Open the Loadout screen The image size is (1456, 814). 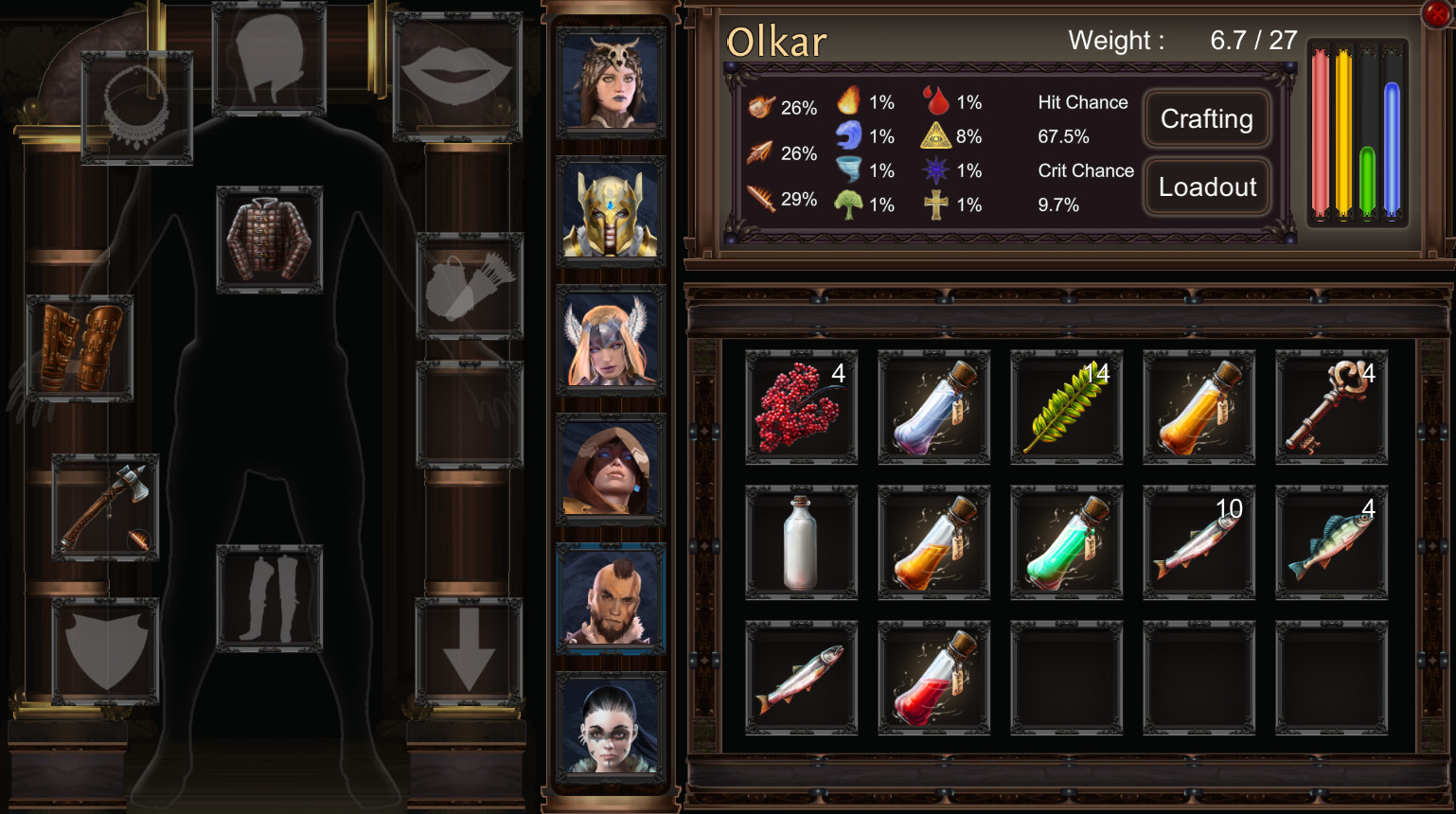(1206, 186)
